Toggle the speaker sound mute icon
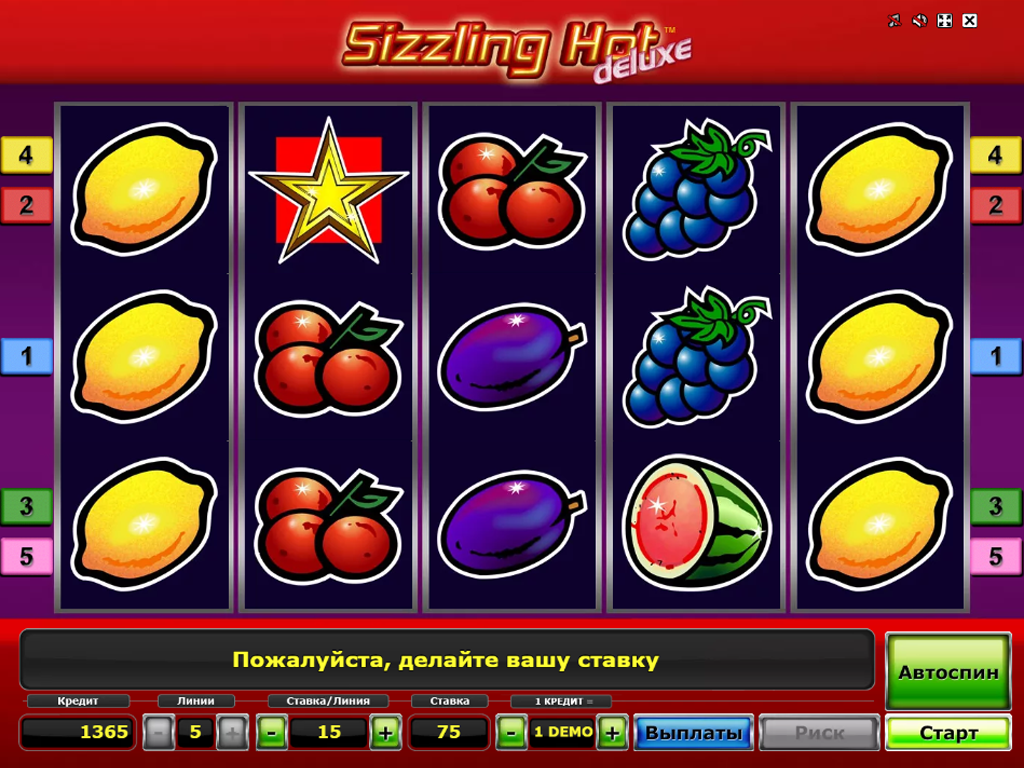The image size is (1024, 768). (x=920, y=20)
